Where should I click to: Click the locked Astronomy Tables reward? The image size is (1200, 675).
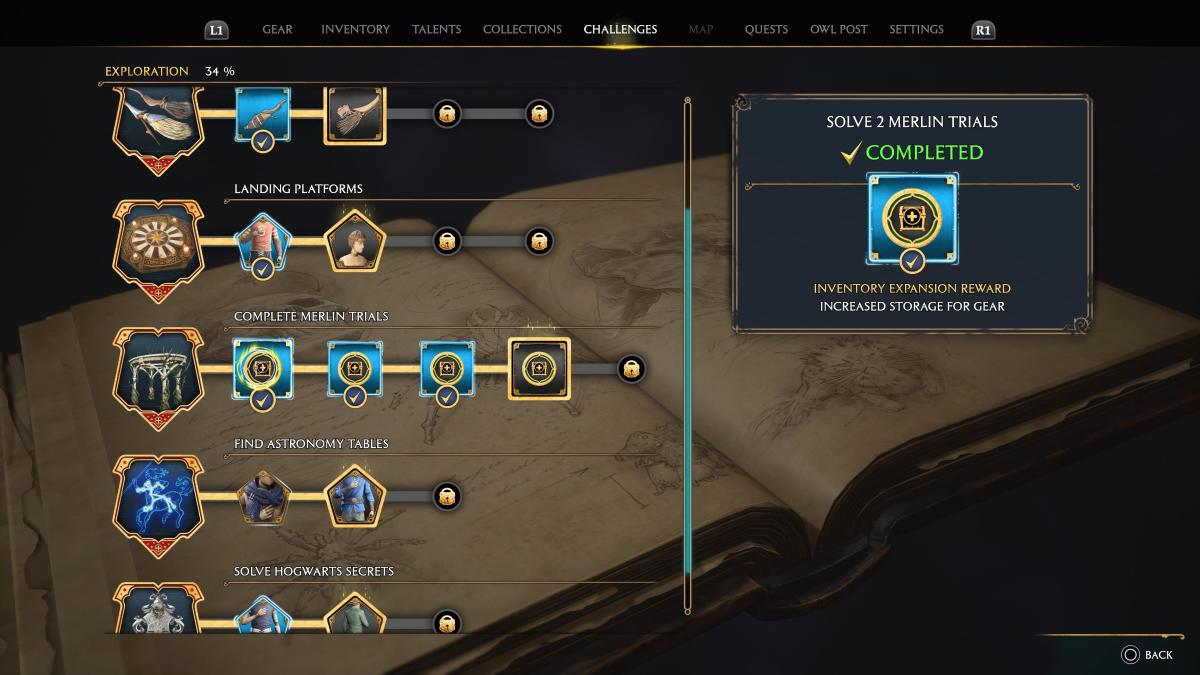(447, 496)
